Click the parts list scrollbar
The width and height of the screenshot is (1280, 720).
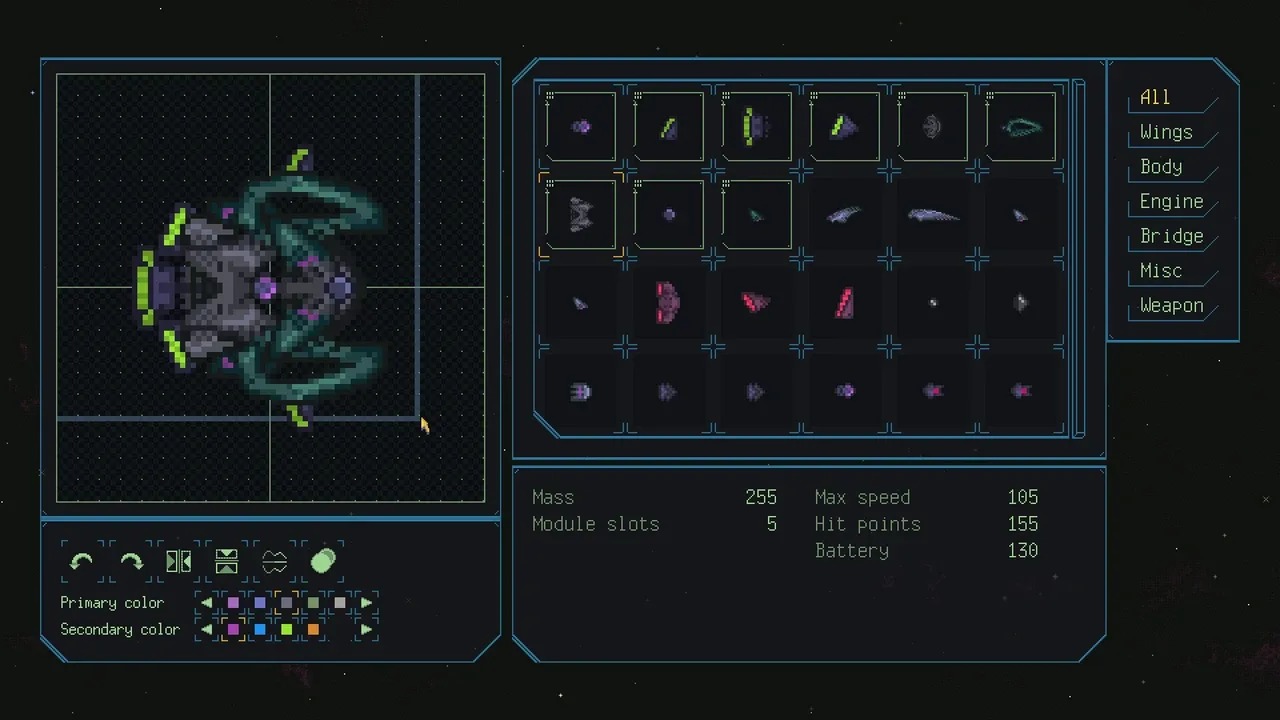click(1078, 258)
